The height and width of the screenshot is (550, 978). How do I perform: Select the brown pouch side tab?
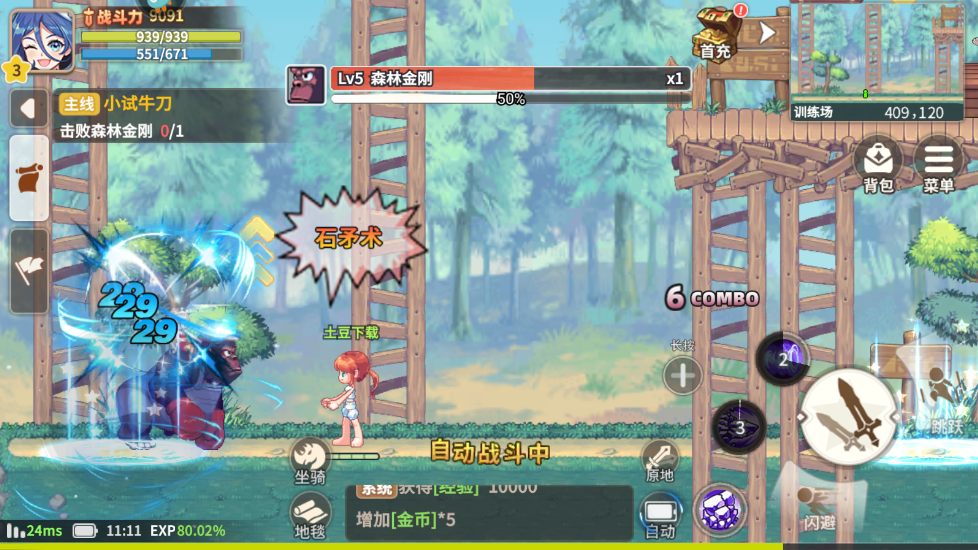tap(29, 178)
